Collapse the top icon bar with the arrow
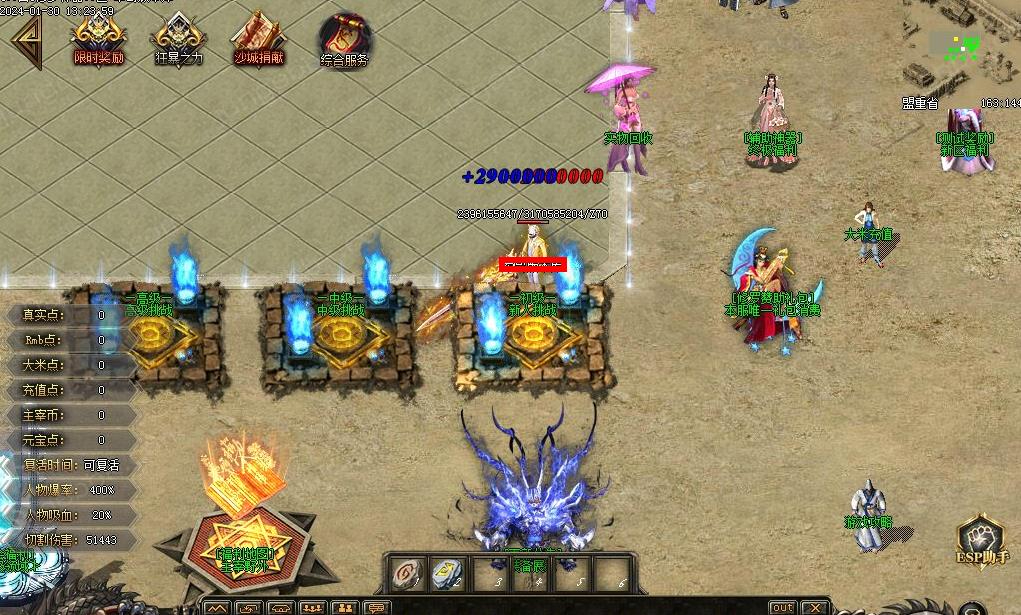 [x=26, y=42]
